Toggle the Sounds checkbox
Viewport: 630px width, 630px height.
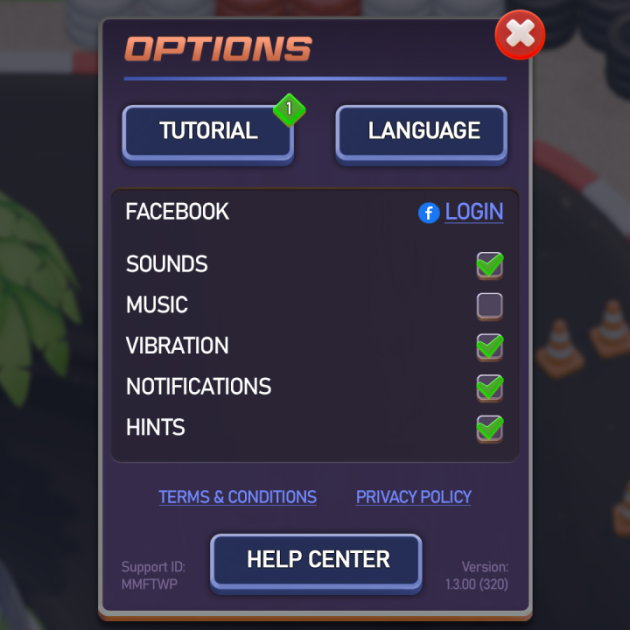click(x=489, y=265)
